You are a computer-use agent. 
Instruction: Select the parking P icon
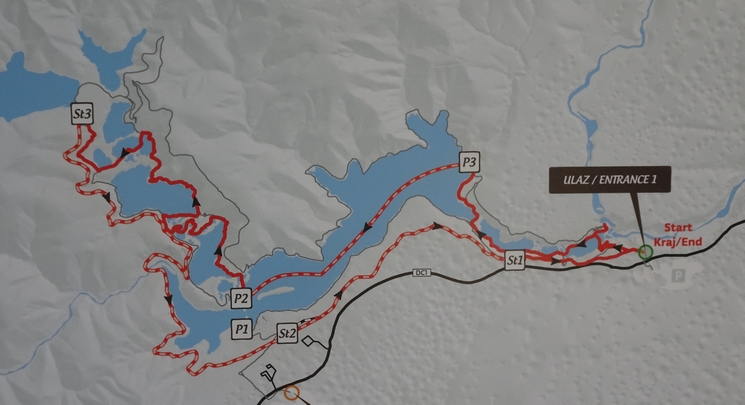click(681, 272)
